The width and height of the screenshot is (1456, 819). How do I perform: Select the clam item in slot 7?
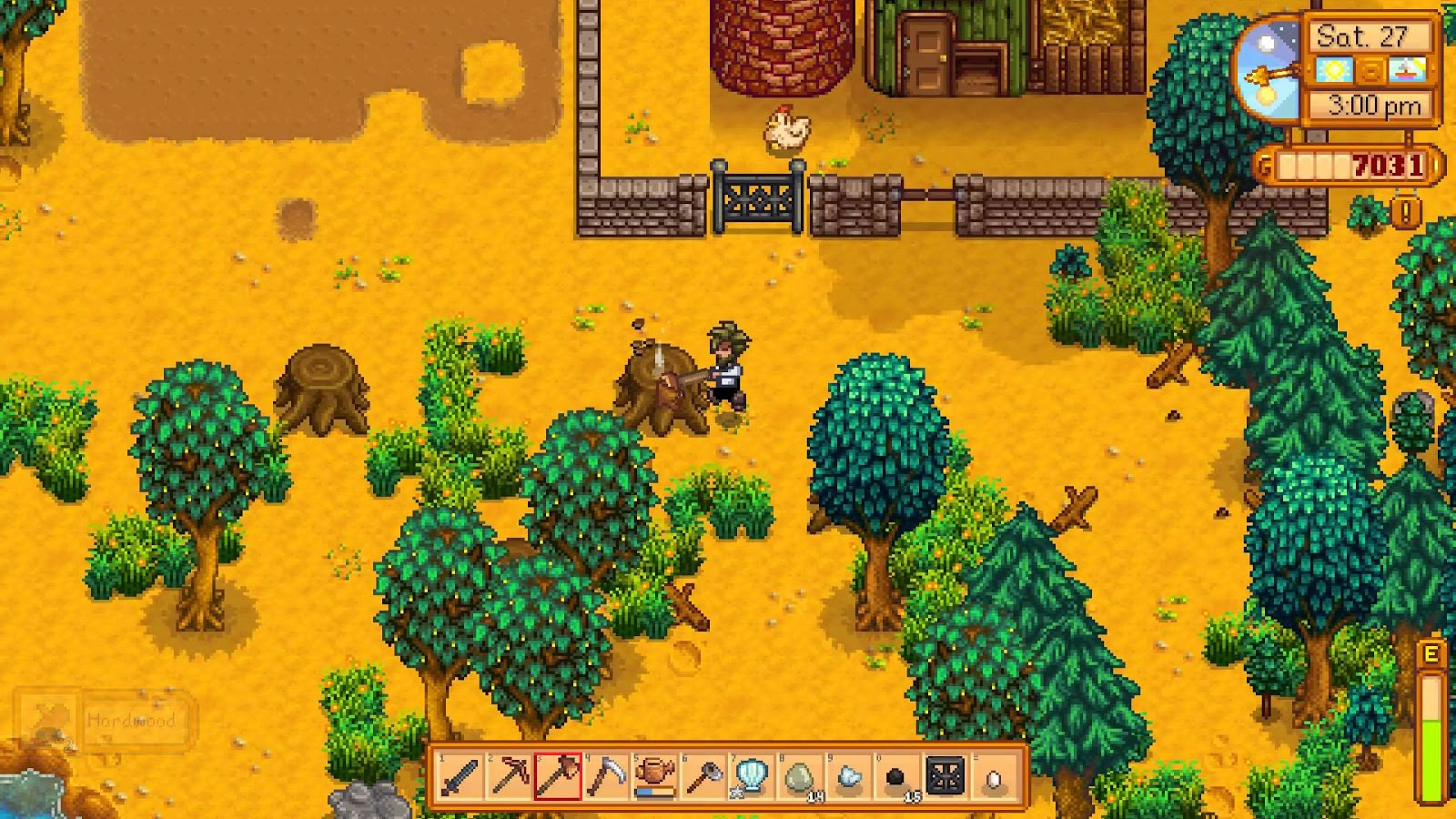coord(751,778)
